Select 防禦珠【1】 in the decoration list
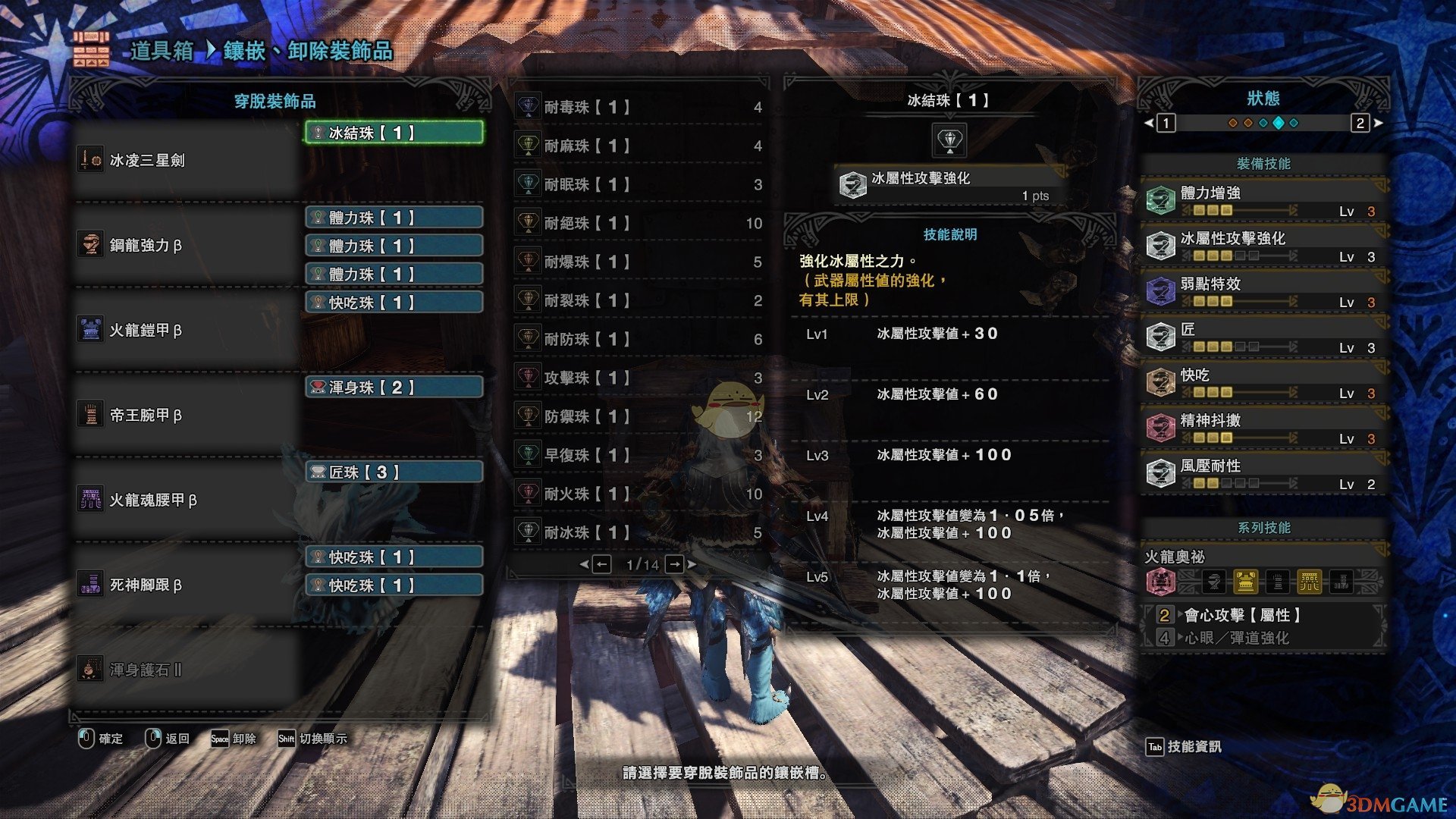Screen dimensions: 1456x819 pyautogui.click(x=639, y=416)
